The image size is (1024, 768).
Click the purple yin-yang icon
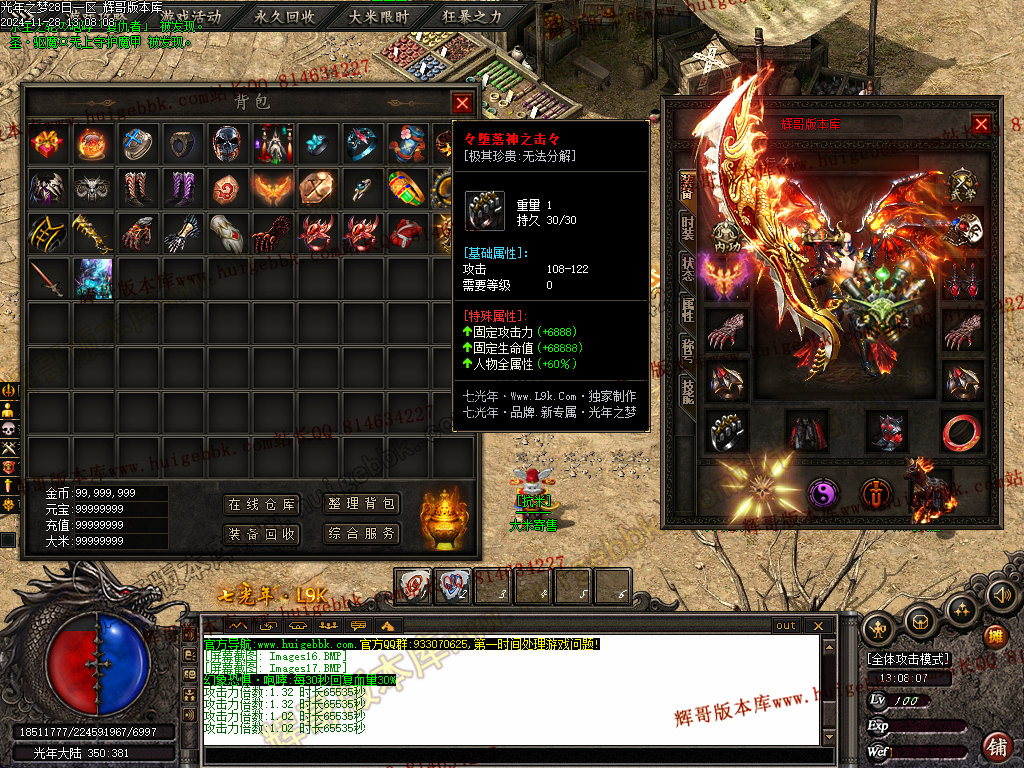[x=823, y=494]
